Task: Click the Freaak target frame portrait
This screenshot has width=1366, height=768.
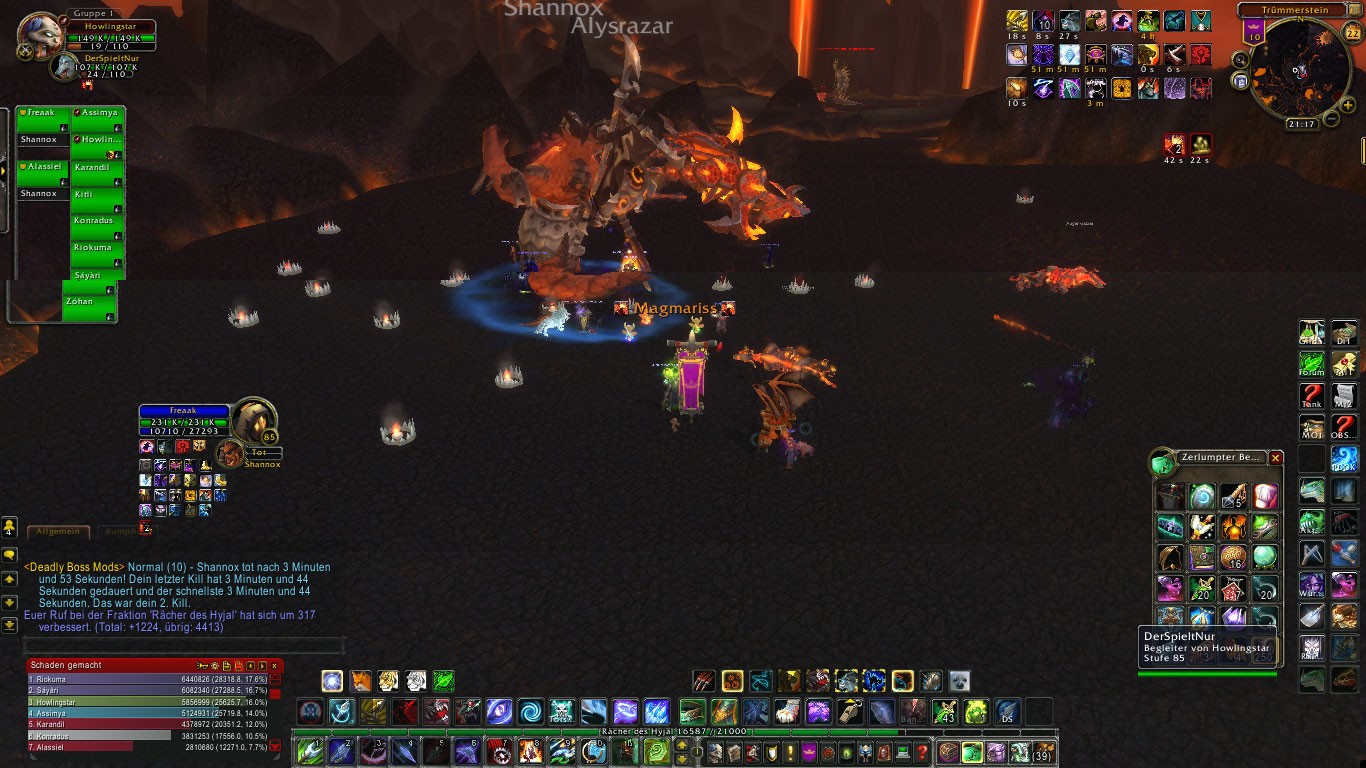Action: tap(254, 419)
